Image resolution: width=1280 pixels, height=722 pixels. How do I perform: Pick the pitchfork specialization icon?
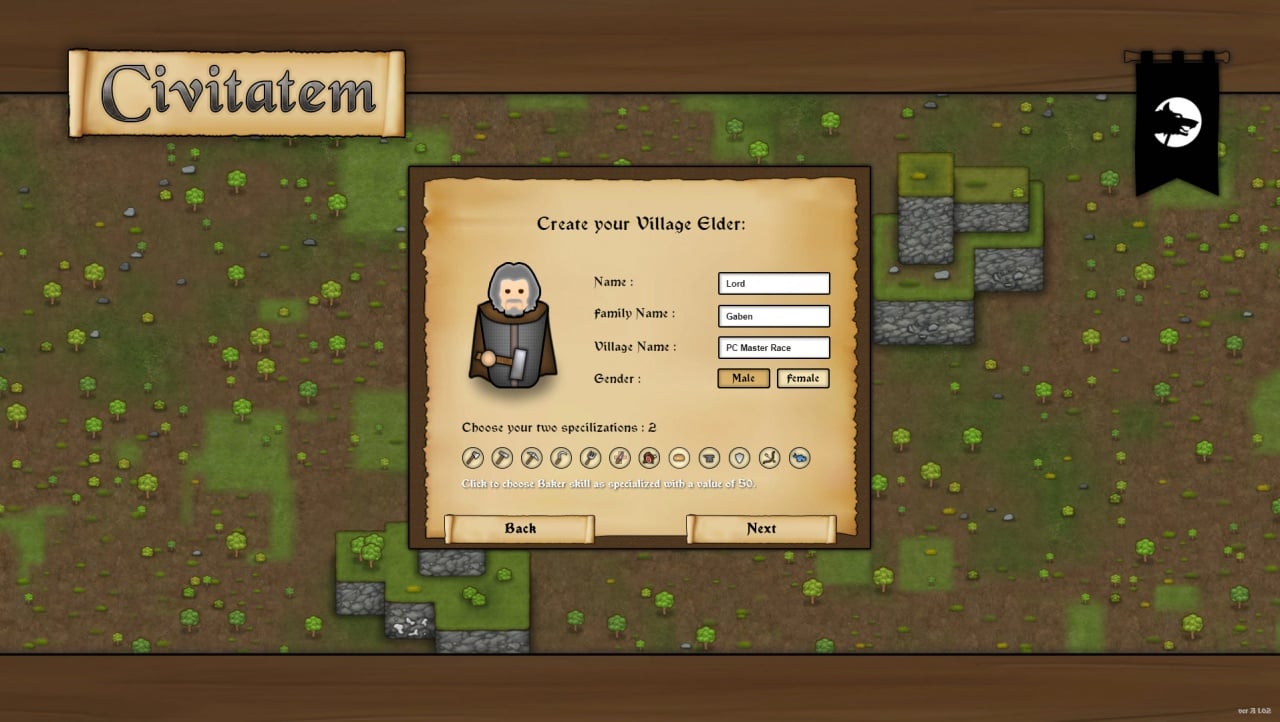coord(590,458)
